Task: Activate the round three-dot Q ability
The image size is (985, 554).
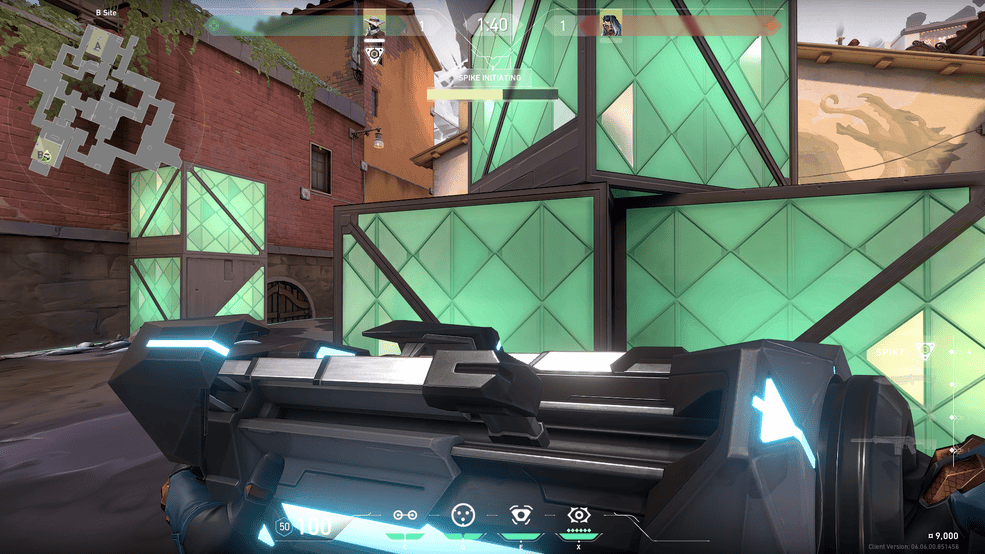Action: coord(462,515)
